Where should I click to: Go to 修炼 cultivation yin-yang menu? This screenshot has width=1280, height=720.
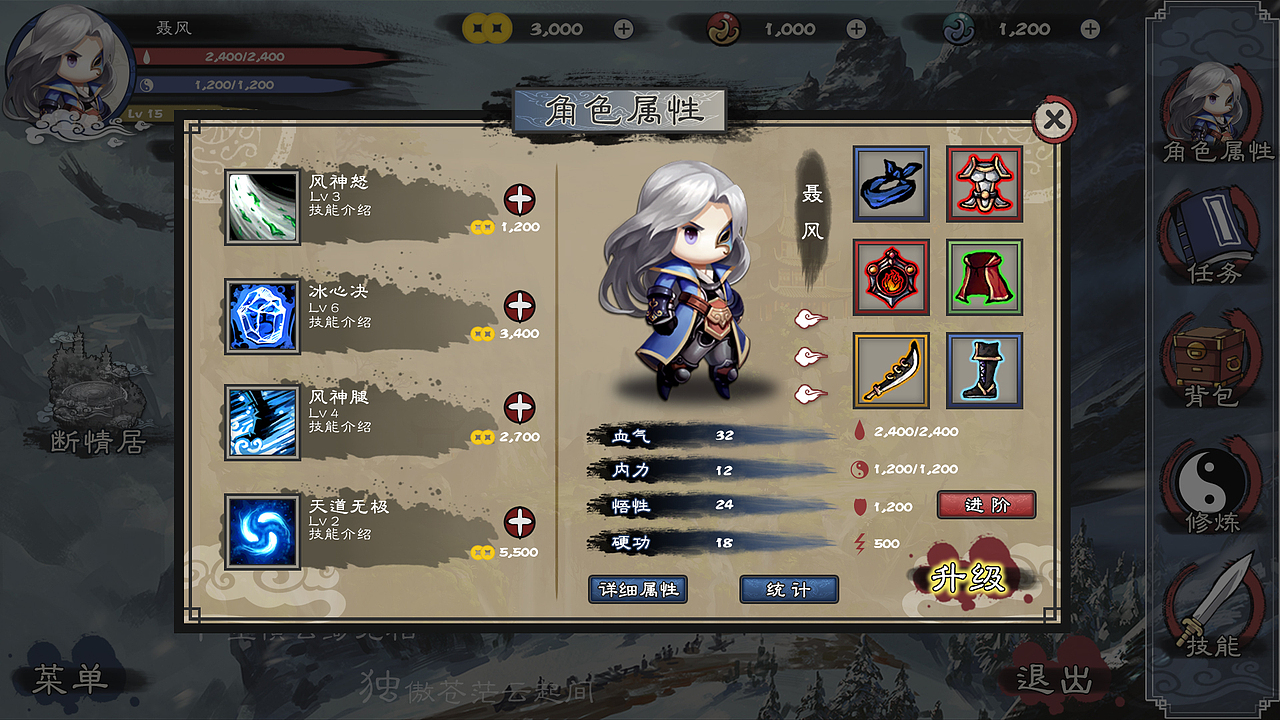click(x=1213, y=485)
